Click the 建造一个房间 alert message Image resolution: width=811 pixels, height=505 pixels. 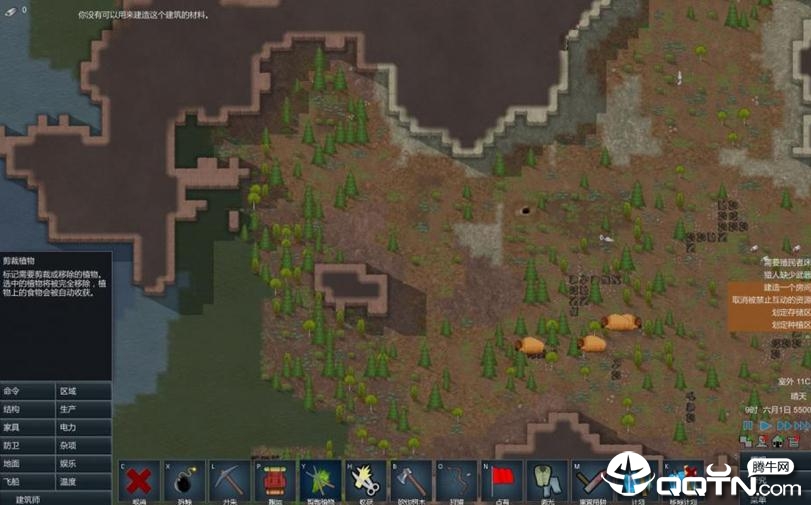tap(784, 286)
